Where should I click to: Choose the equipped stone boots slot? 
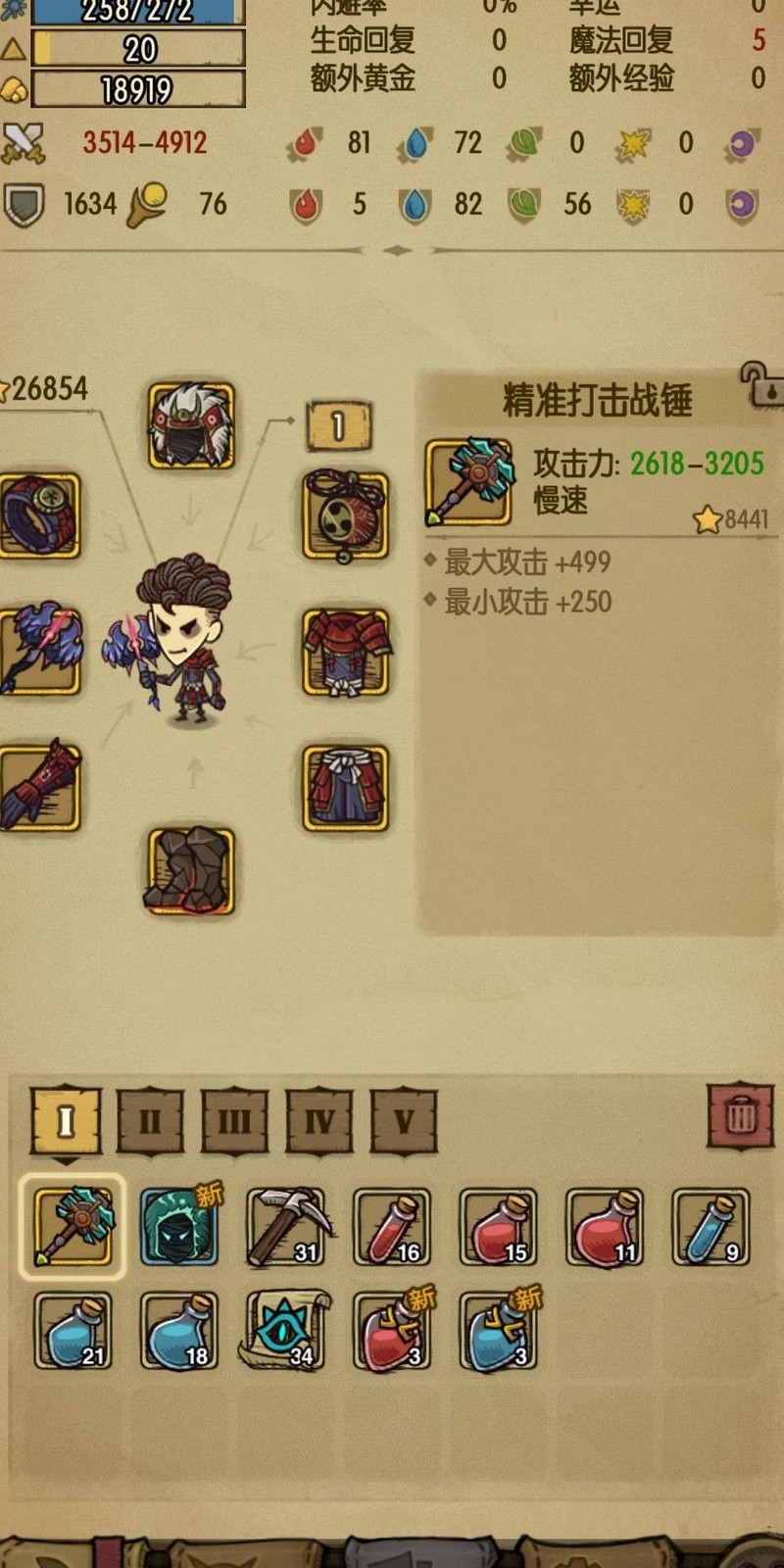point(191,871)
